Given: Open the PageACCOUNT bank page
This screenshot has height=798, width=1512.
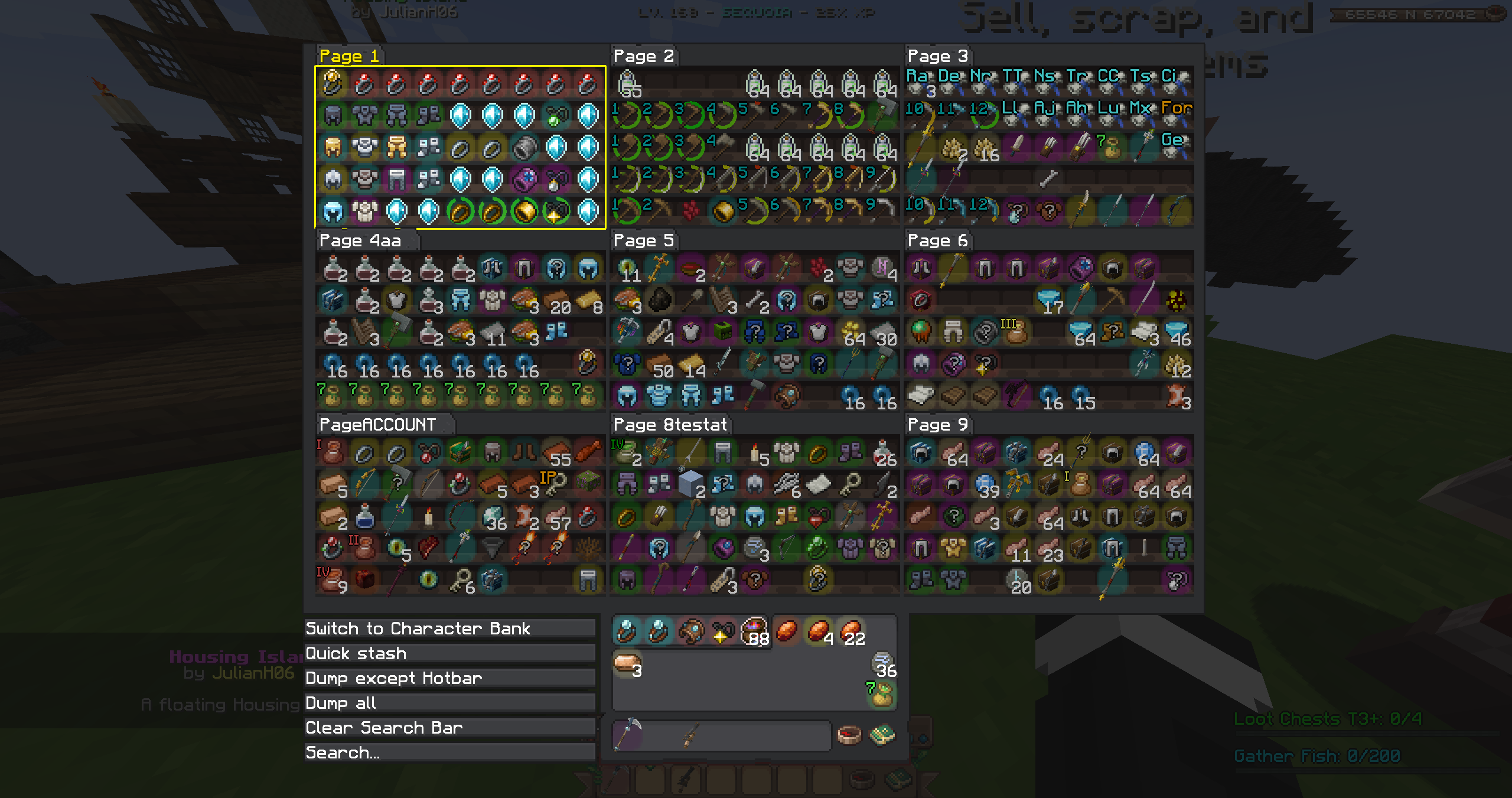Looking at the screenshot, I should point(378,425).
